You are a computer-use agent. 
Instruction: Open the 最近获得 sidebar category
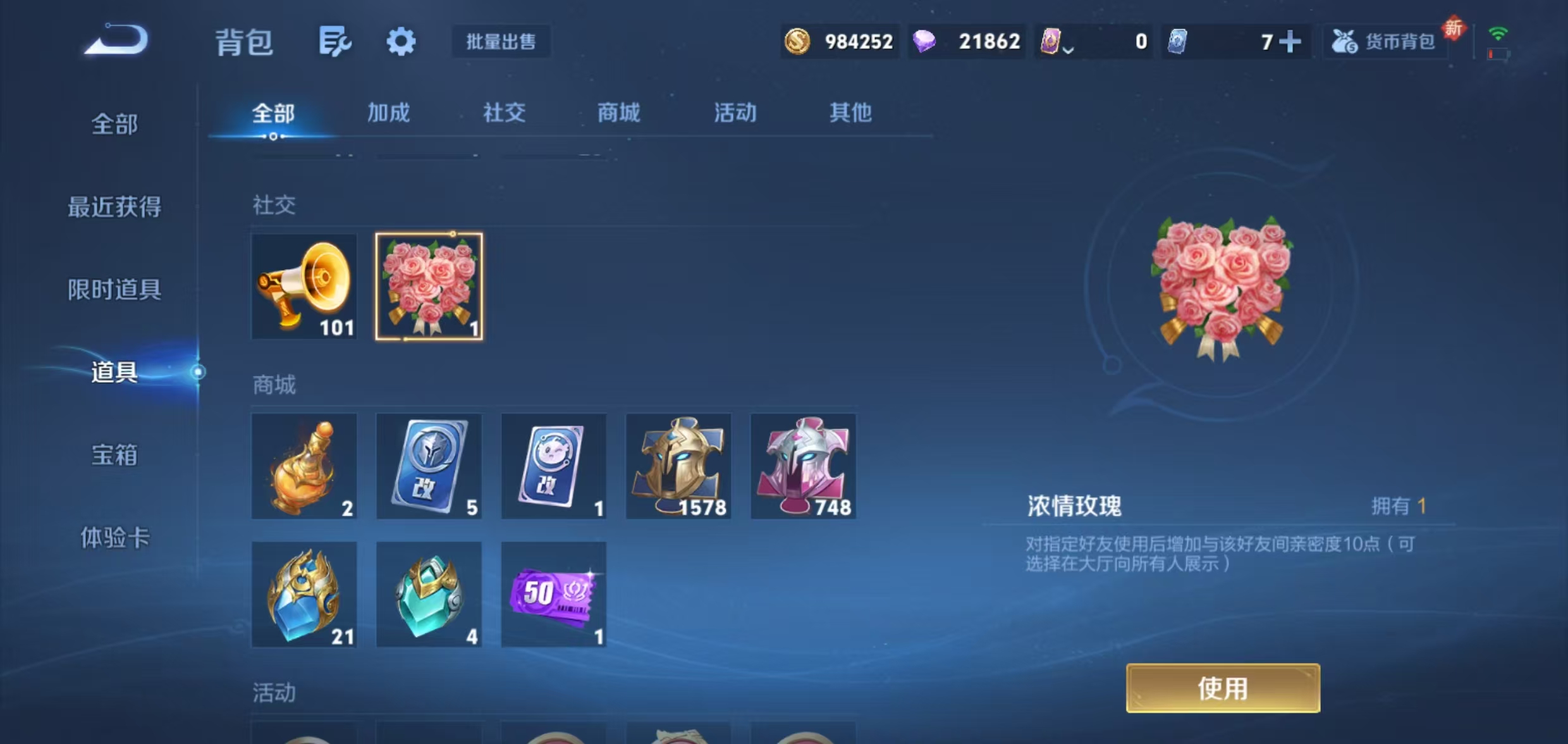coord(114,207)
